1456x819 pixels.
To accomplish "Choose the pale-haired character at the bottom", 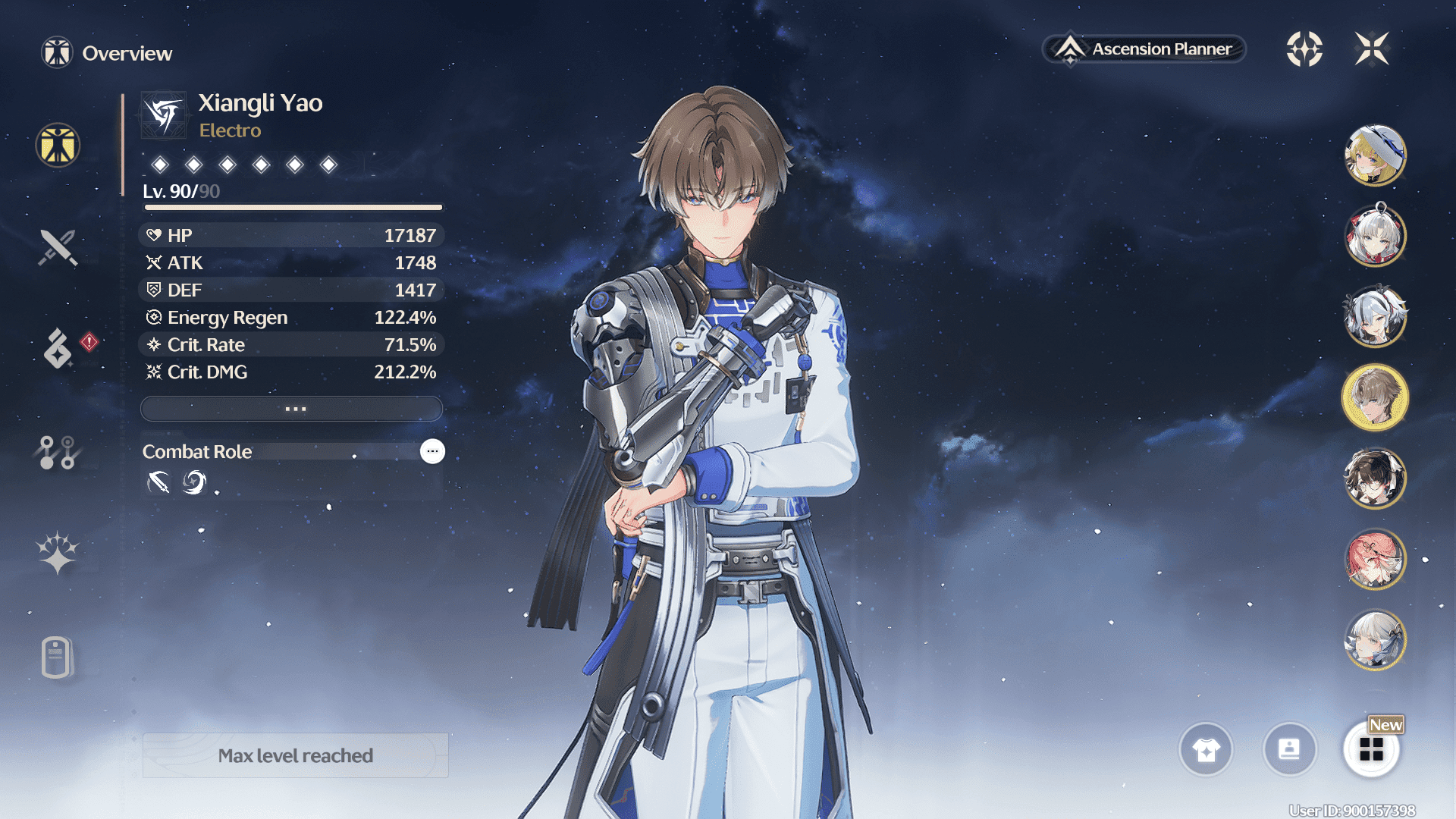I will (x=1375, y=641).
